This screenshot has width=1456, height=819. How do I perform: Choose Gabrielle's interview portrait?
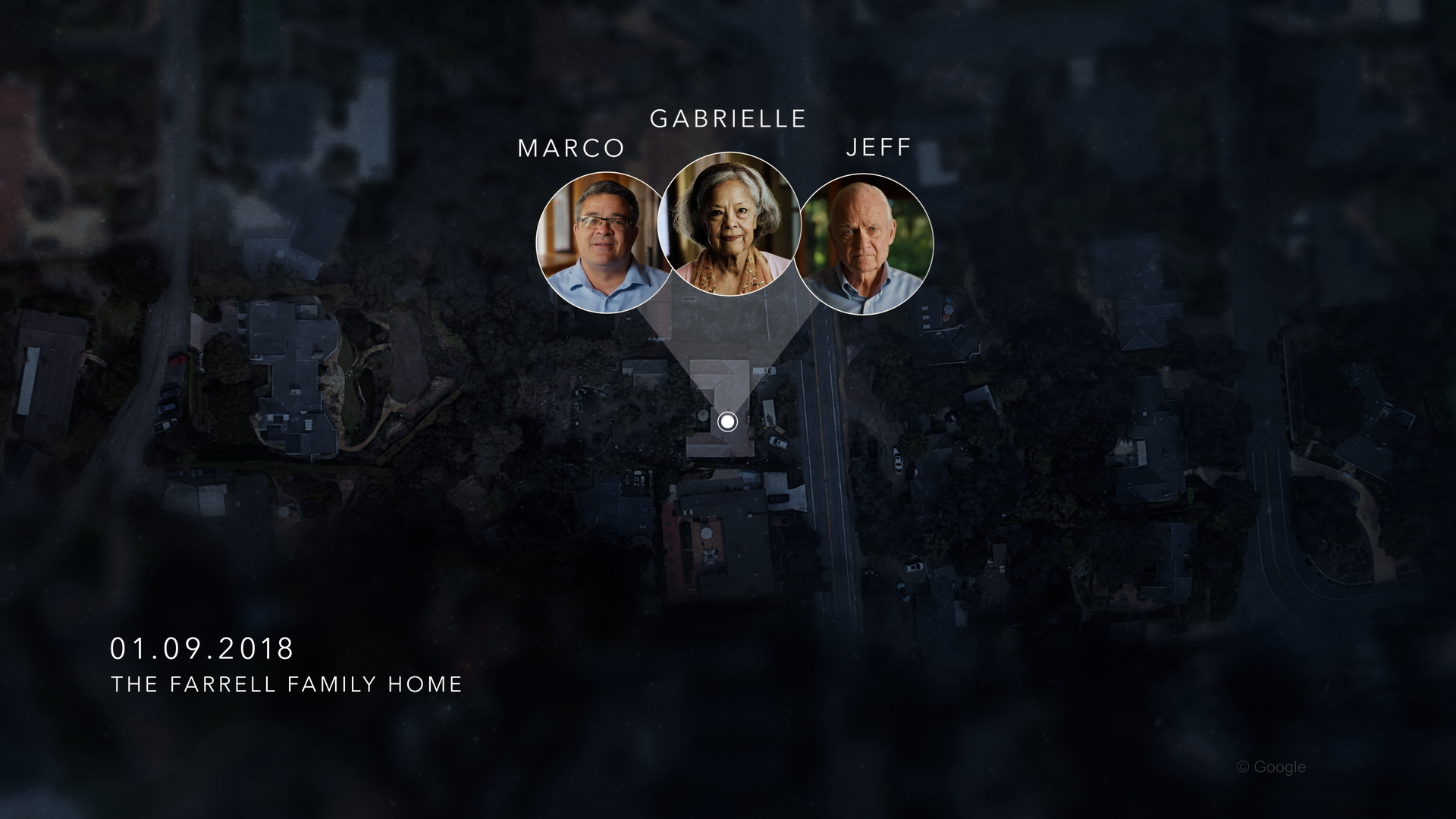(x=729, y=224)
